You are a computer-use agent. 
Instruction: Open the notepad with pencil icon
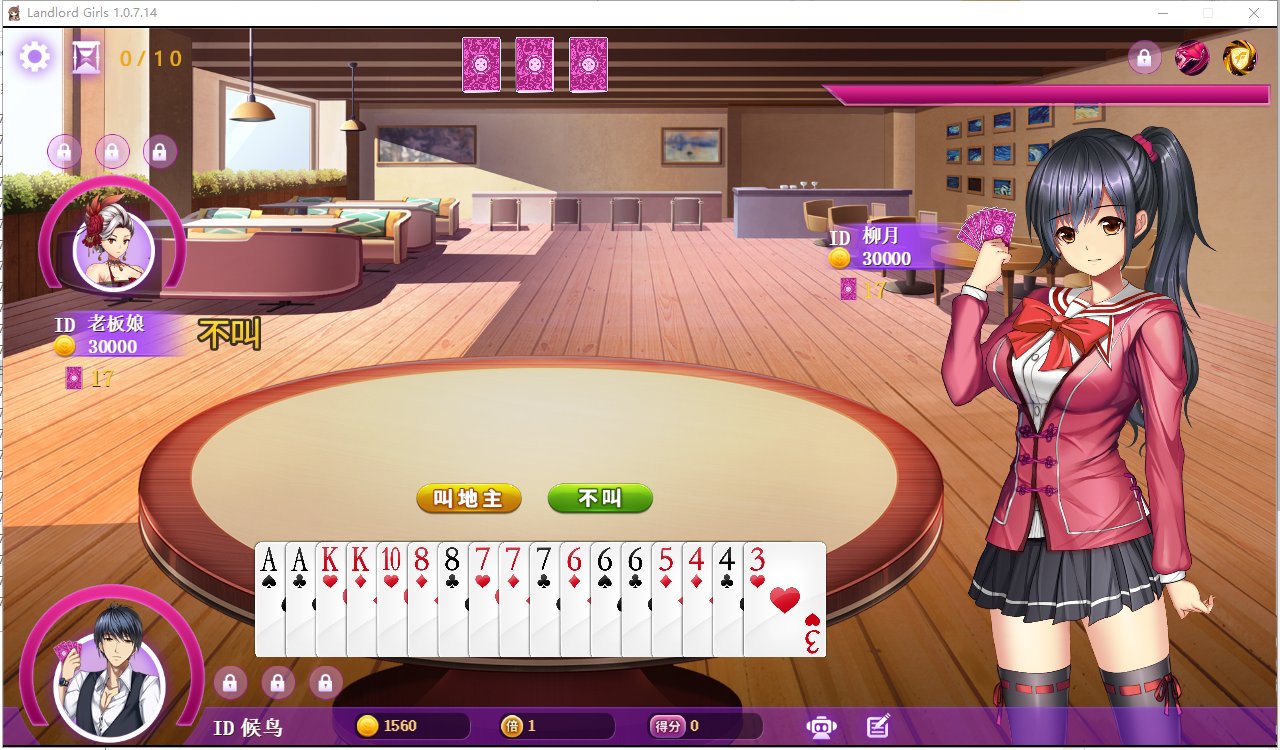tap(878, 727)
